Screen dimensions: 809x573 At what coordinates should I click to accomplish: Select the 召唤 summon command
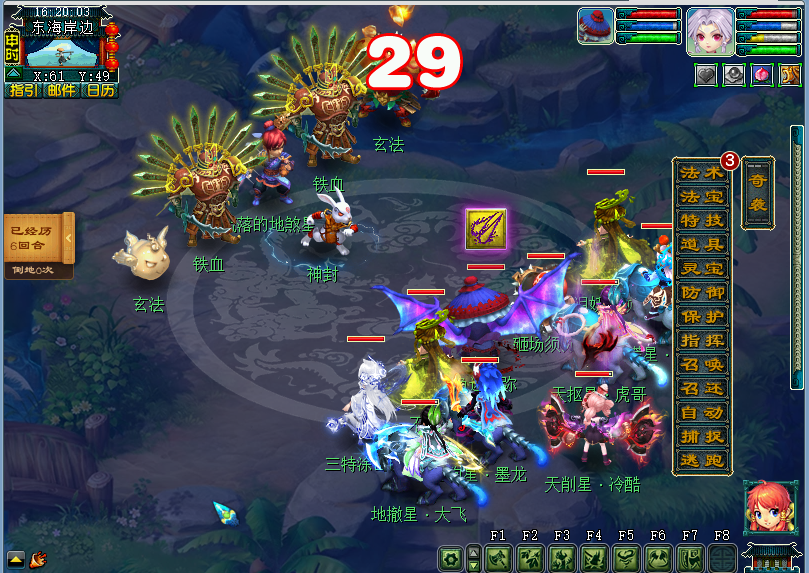[701, 364]
